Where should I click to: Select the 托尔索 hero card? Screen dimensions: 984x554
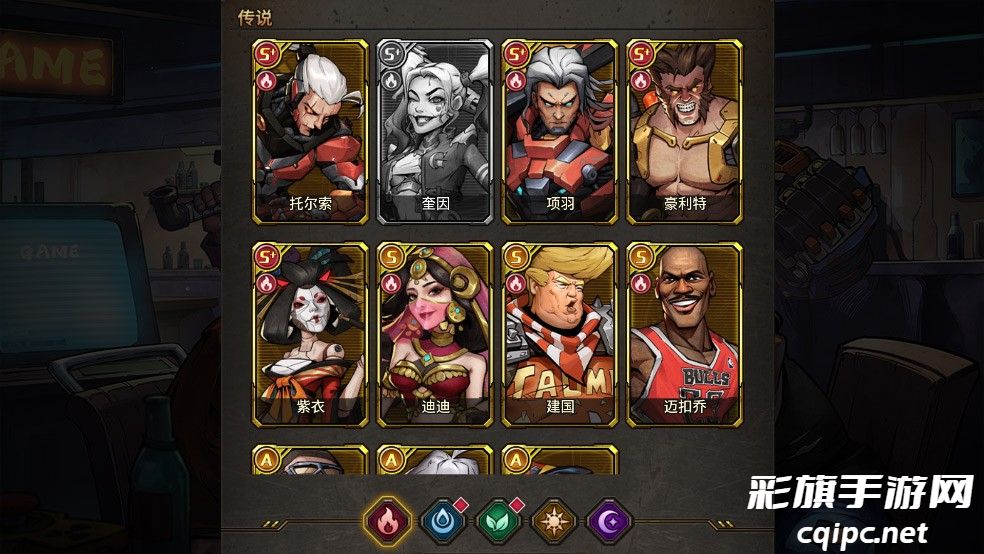click(x=310, y=132)
